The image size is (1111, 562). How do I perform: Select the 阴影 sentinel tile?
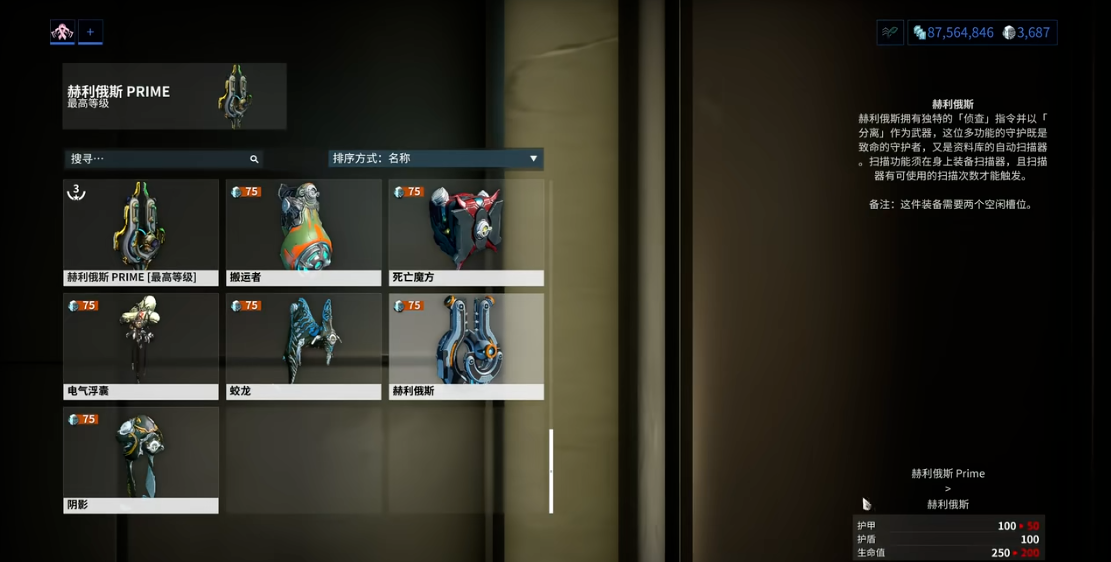tap(141, 460)
